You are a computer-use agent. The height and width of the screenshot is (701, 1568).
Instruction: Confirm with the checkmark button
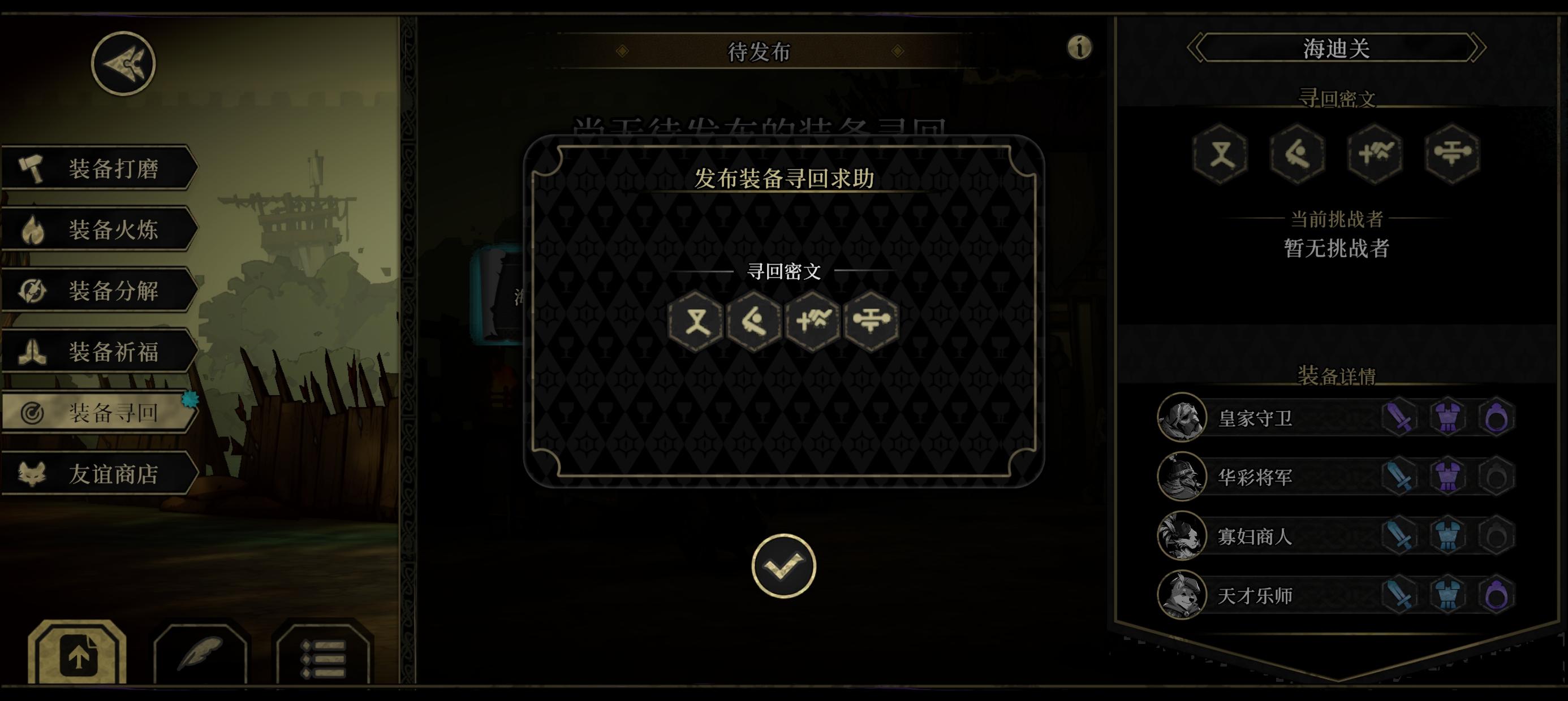tap(783, 565)
